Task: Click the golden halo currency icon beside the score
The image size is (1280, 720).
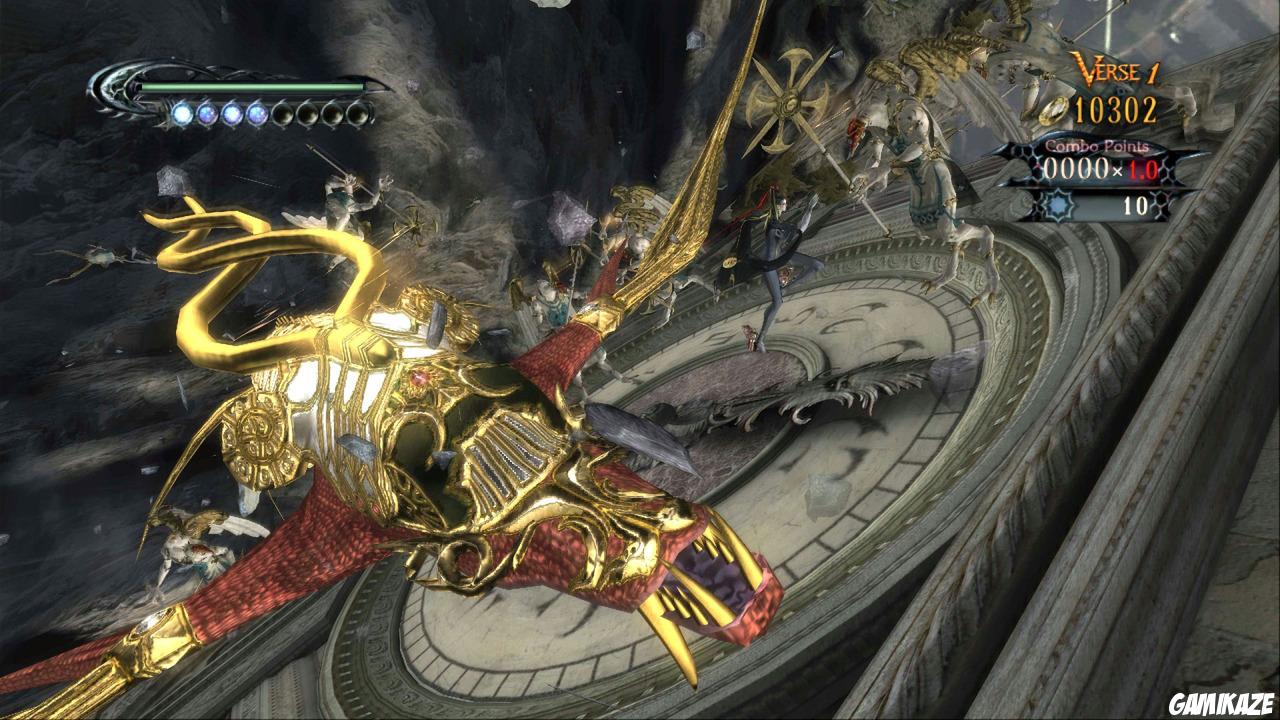Action: click(x=1054, y=110)
